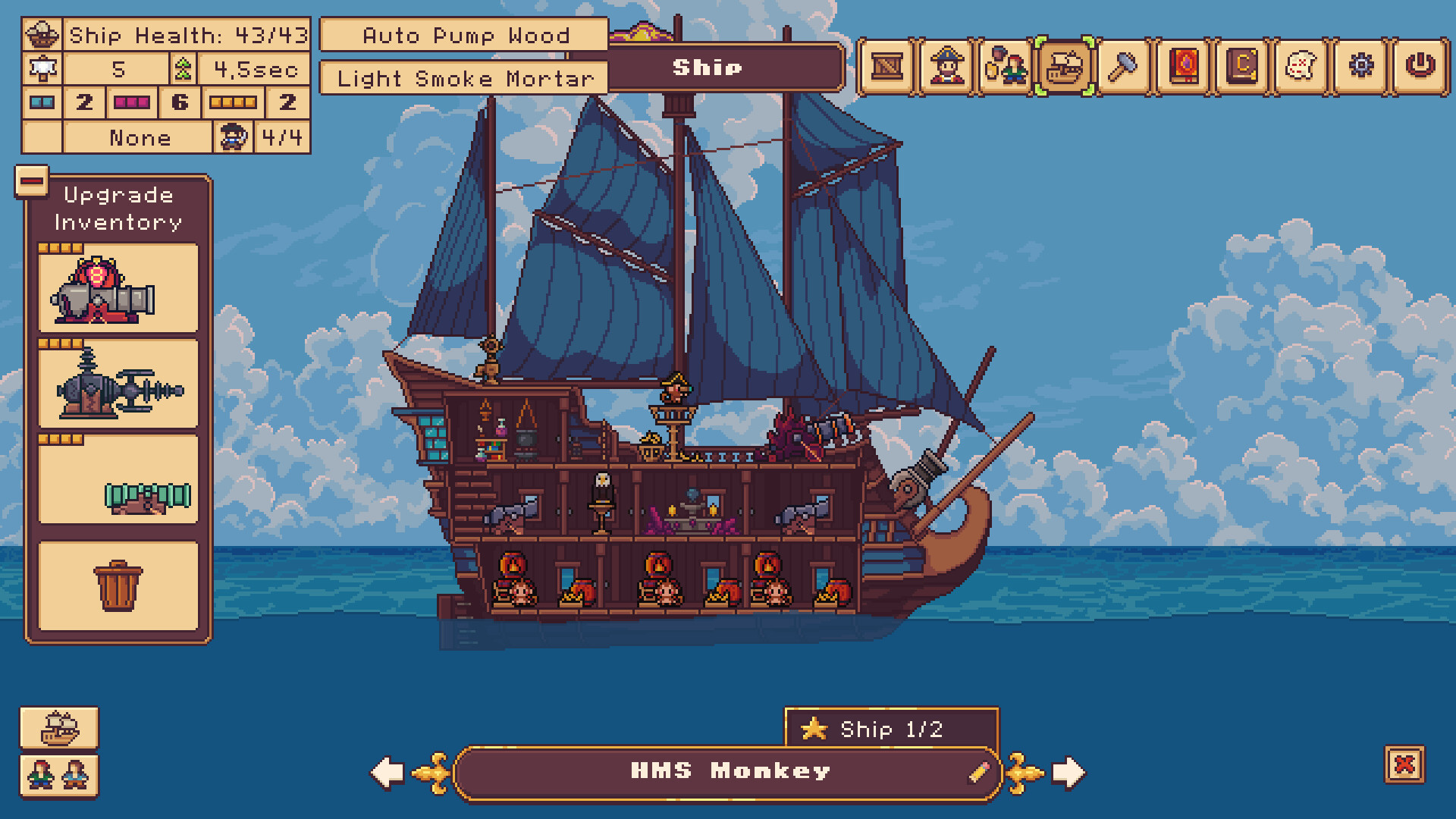Open the treasure map panel
Viewport: 1456px width, 819px height.
pos(1300,67)
